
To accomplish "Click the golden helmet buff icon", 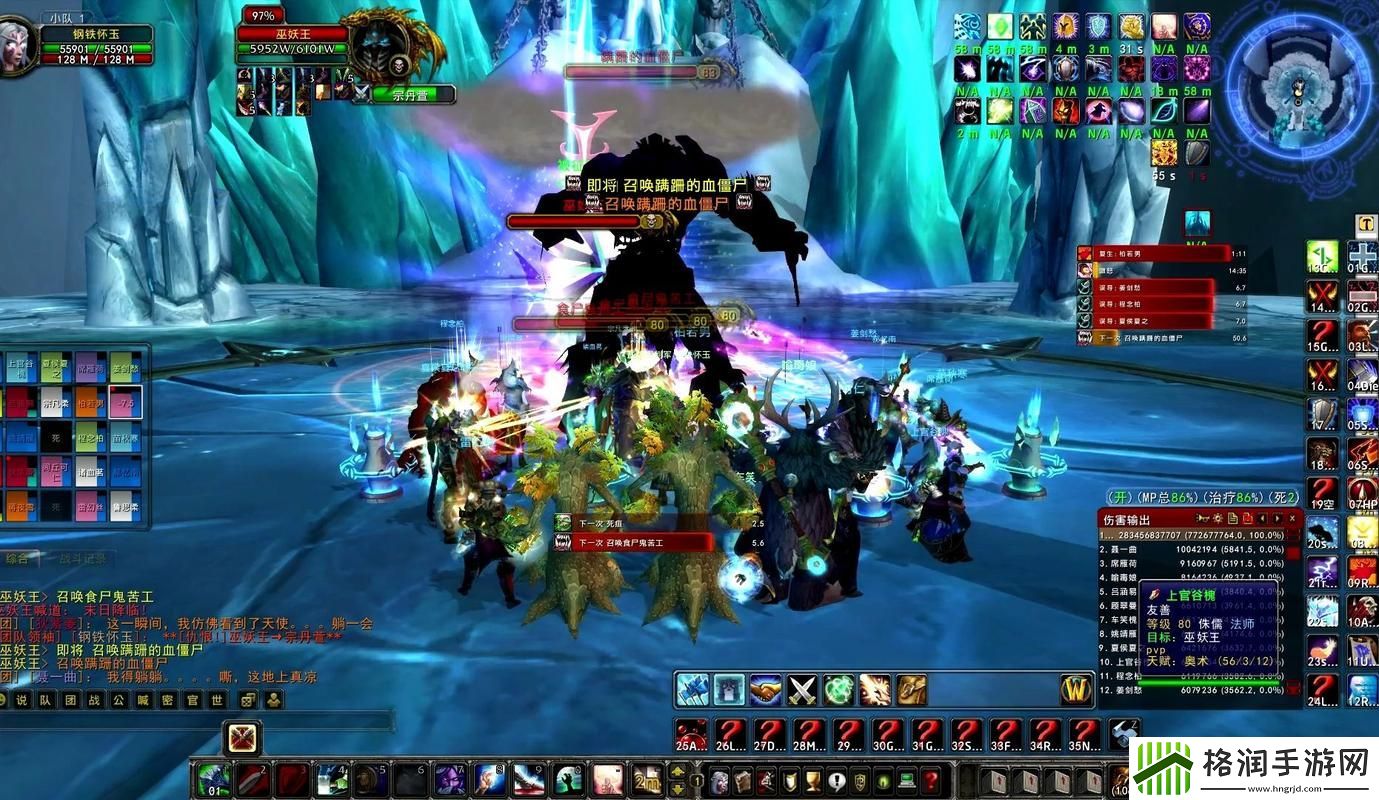I will pyautogui.click(x=1065, y=26).
